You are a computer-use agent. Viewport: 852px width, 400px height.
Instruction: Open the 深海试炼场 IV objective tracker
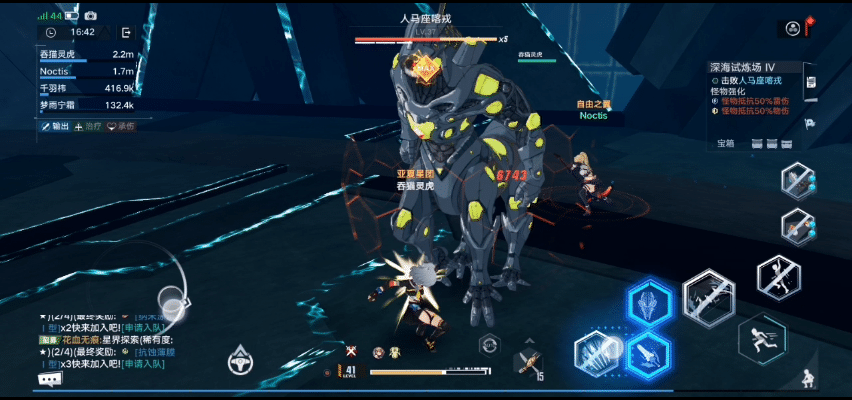tap(756, 67)
